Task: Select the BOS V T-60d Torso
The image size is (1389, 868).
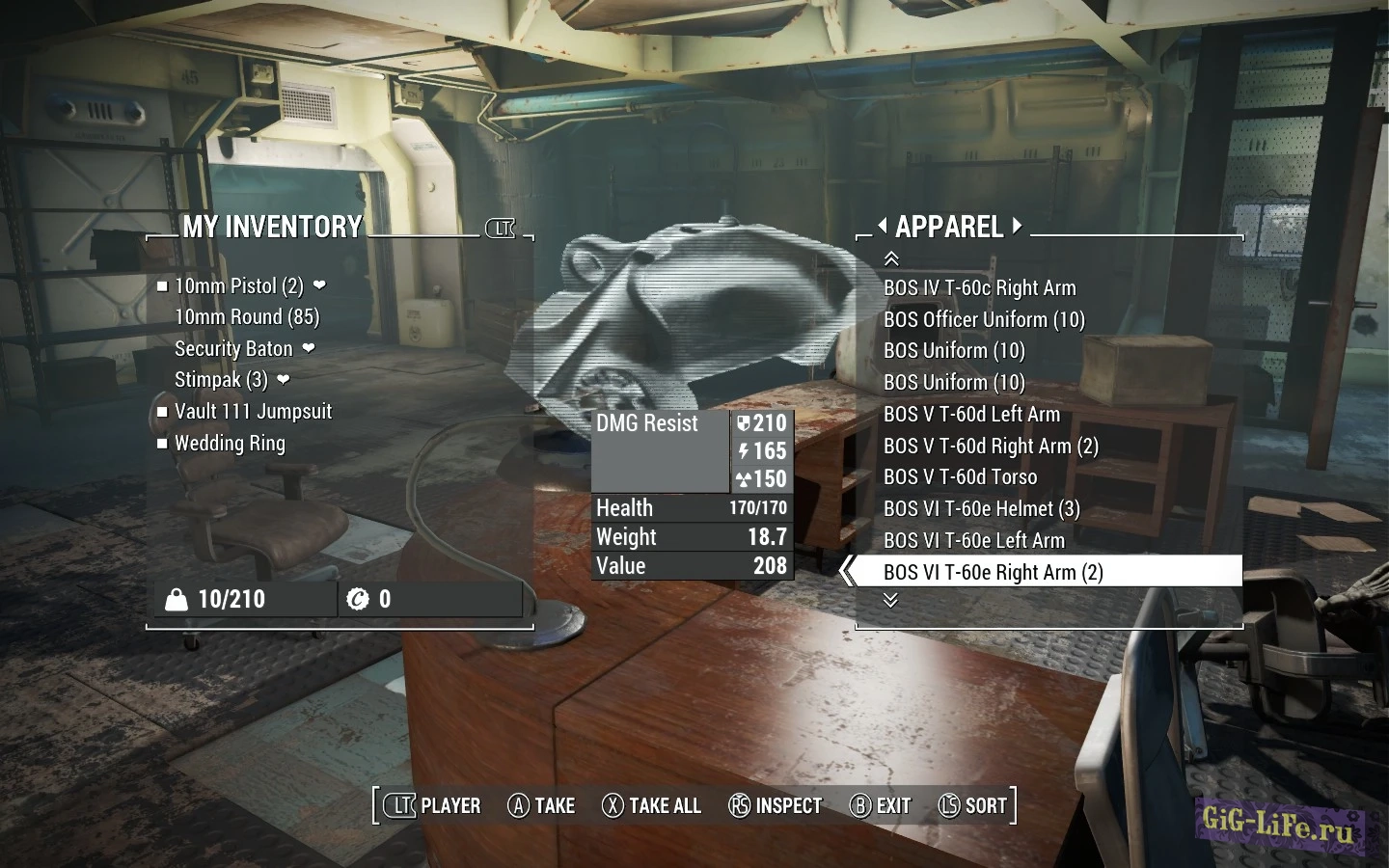Action: pyautogui.click(x=960, y=477)
